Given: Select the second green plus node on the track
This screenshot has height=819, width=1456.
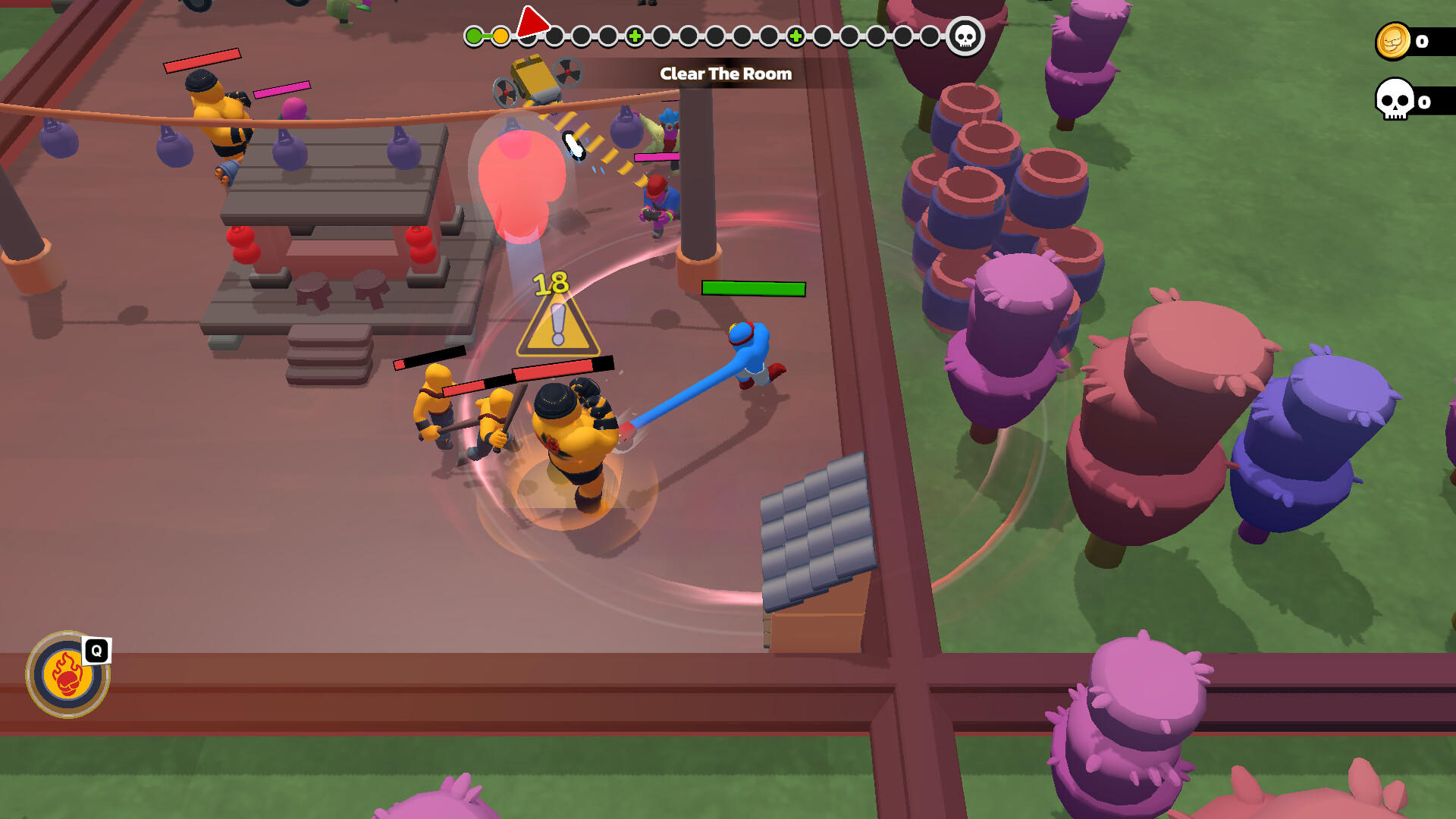Looking at the screenshot, I should 795,35.
